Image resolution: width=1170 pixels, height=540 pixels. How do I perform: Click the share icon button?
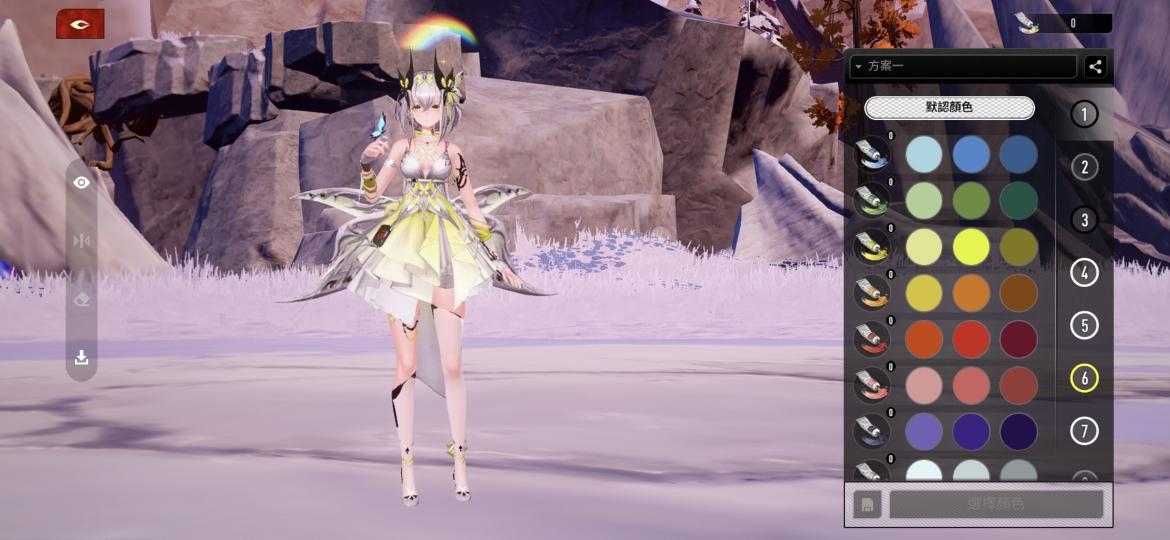coord(1095,67)
